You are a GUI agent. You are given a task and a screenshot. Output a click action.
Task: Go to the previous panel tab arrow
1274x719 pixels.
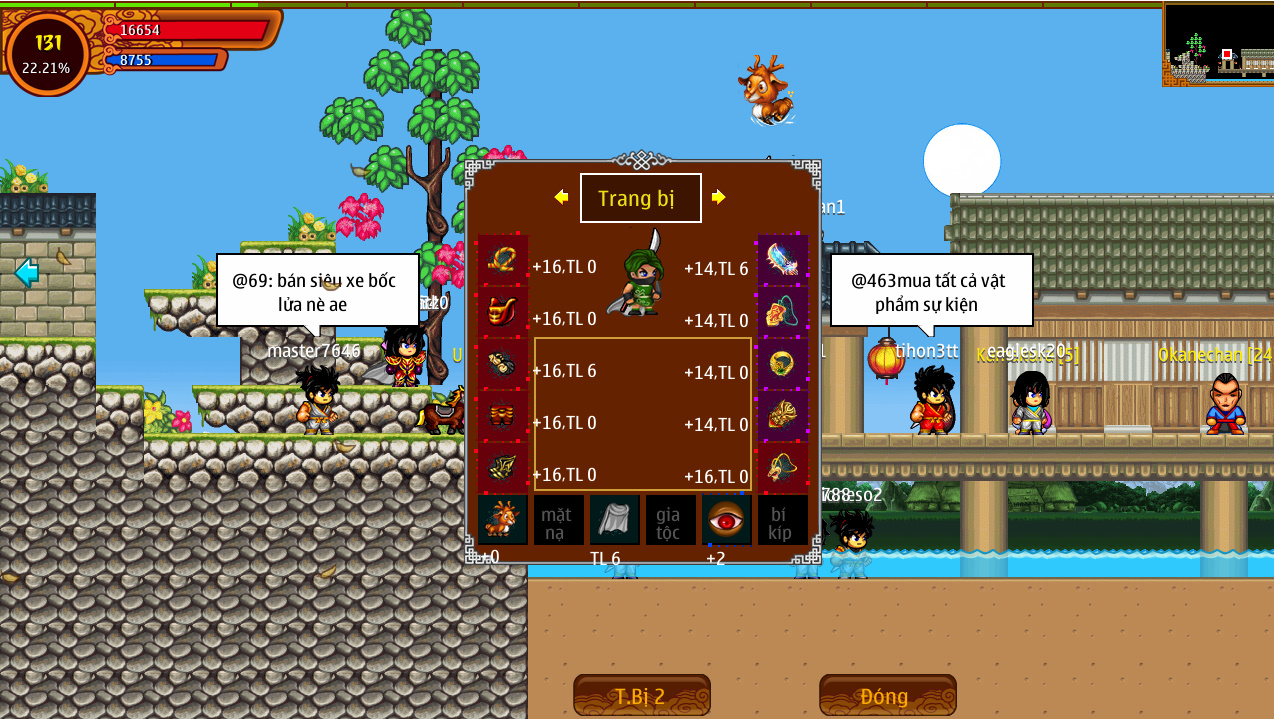[561, 197]
